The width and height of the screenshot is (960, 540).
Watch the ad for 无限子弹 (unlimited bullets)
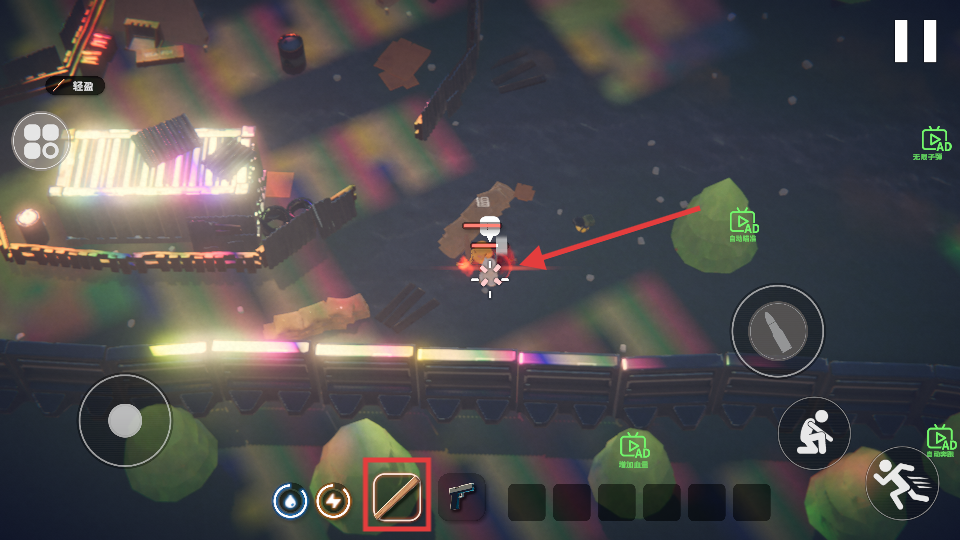pyautogui.click(x=935, y=143)
